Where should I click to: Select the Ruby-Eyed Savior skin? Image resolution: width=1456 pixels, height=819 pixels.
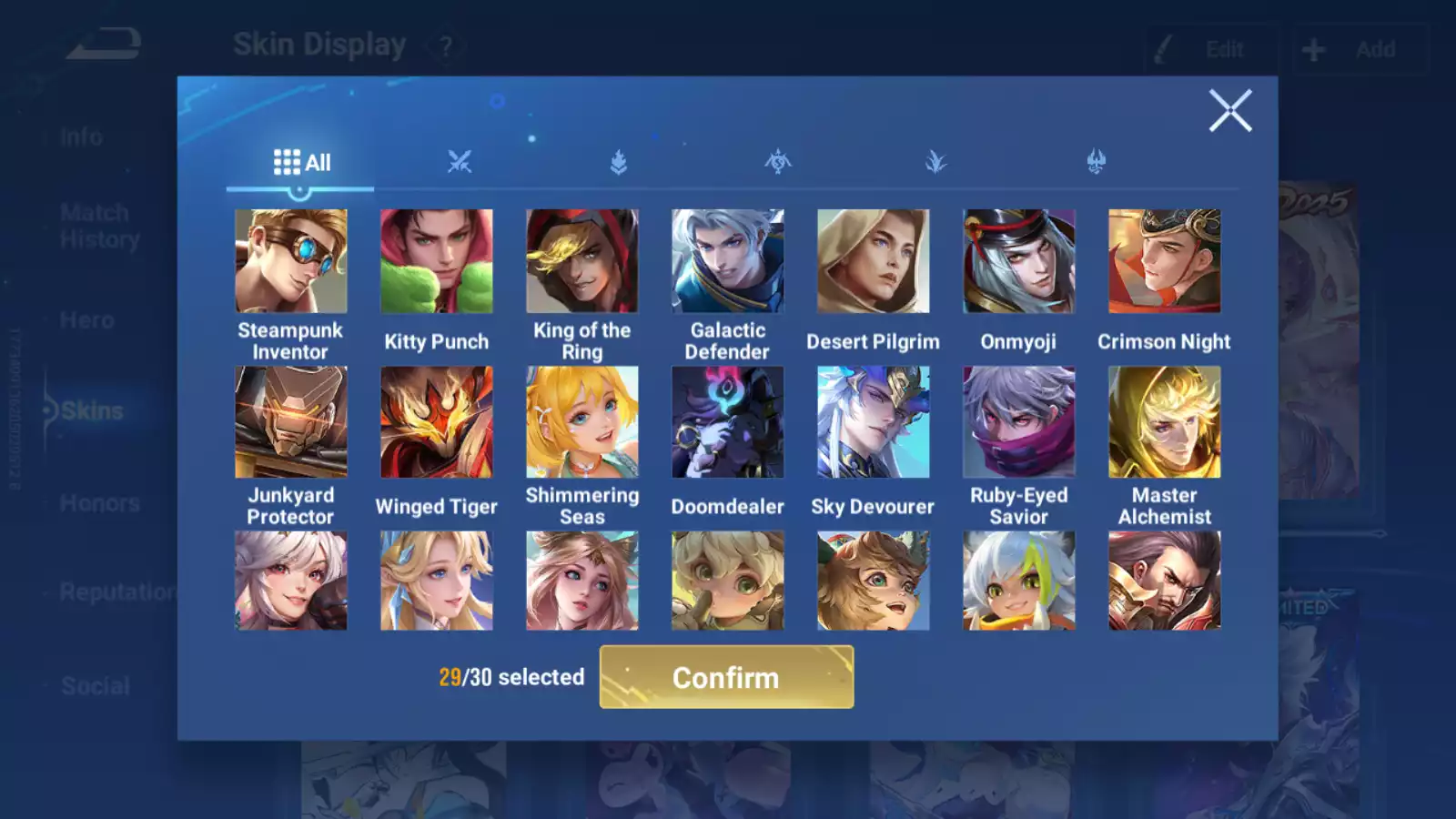tap(1019, 422)
